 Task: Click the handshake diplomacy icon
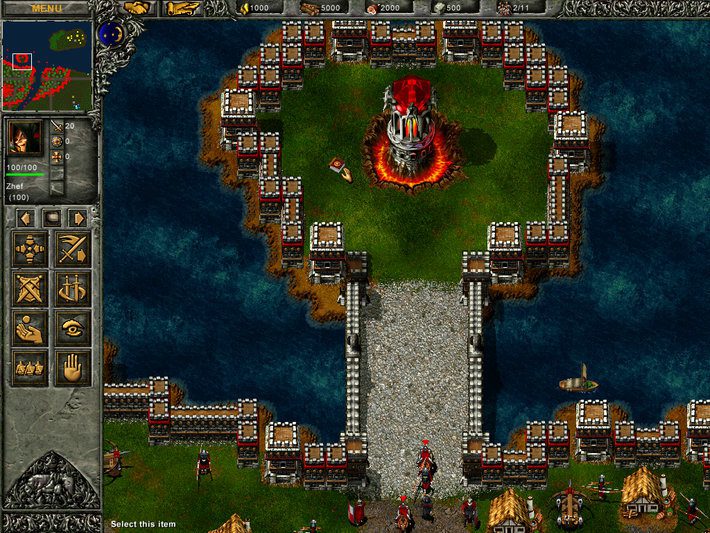[137, 8]
